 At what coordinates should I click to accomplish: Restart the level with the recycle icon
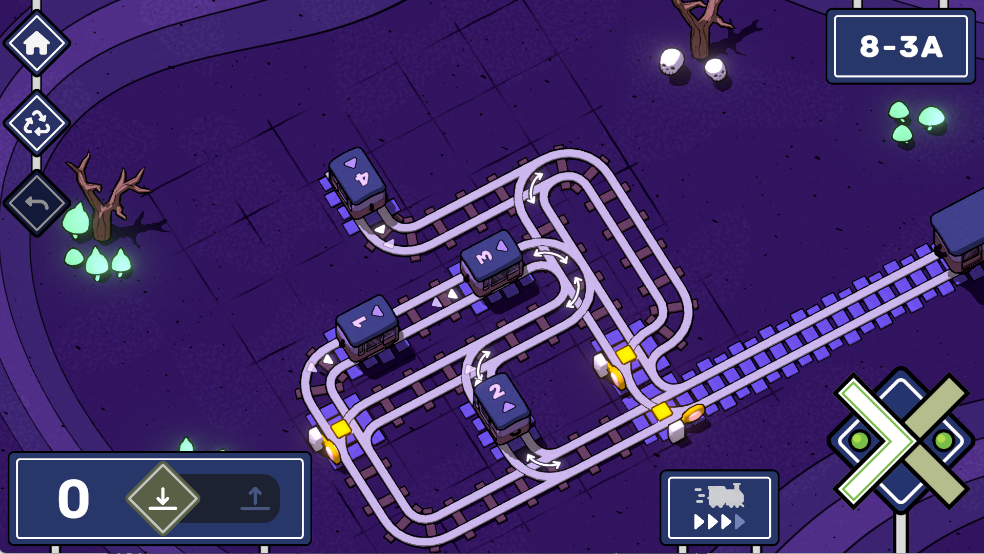pos(37,123)
